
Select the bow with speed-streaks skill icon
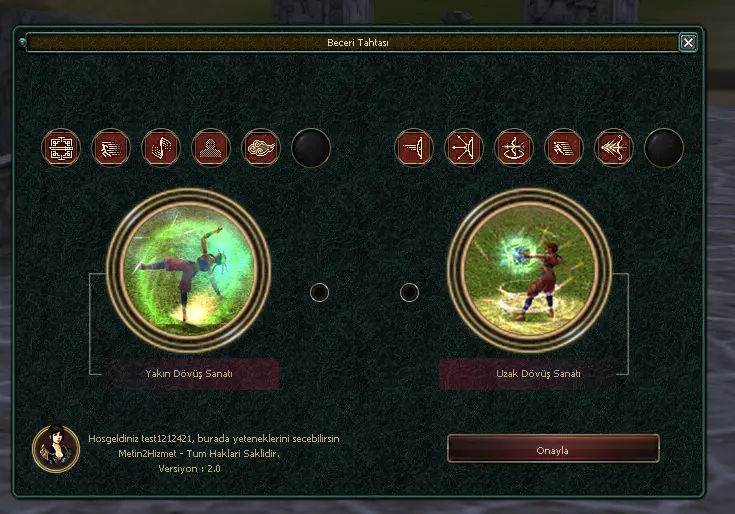click(414, 148)
